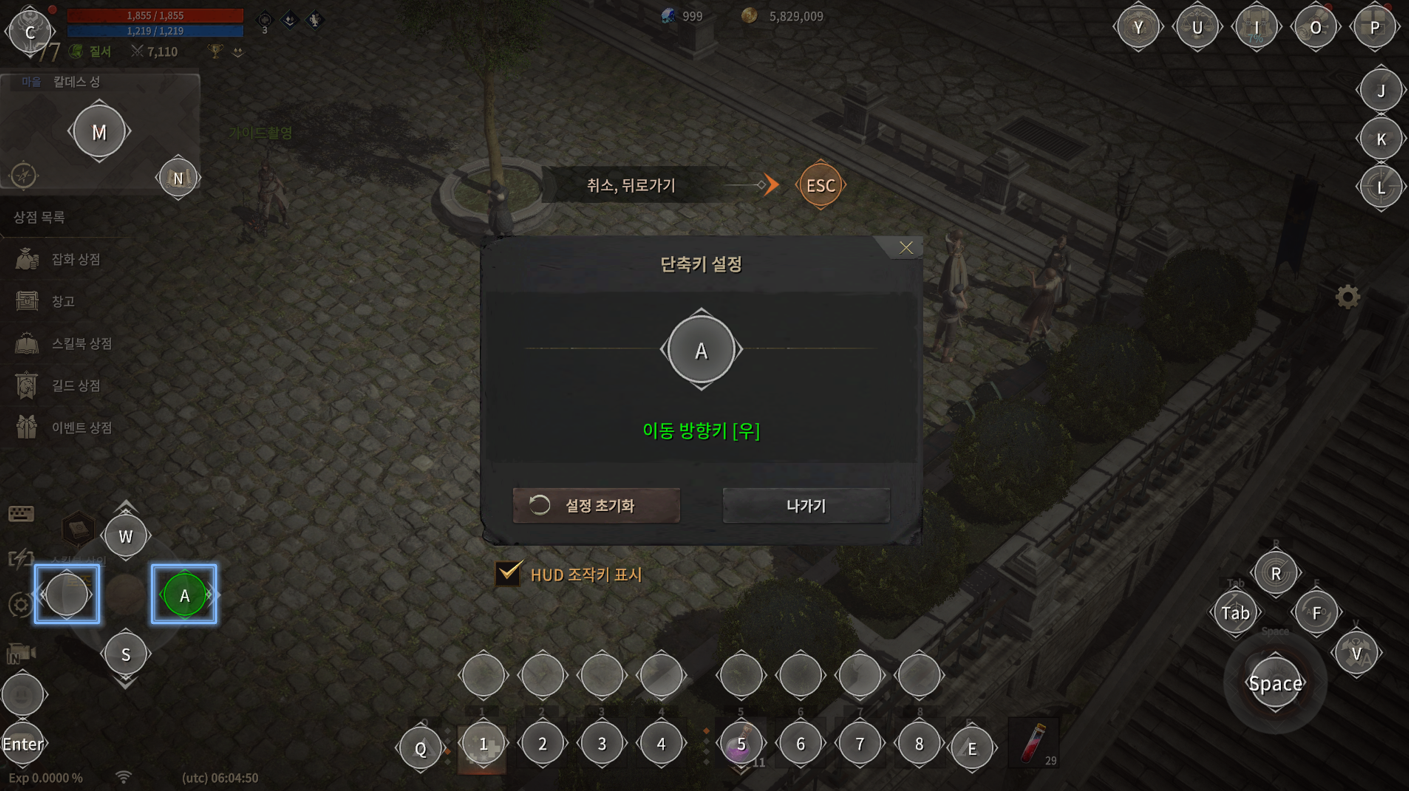1409x791 pixels.
Task: Open the gear settings icon
Action: (x=1347, y=297)
